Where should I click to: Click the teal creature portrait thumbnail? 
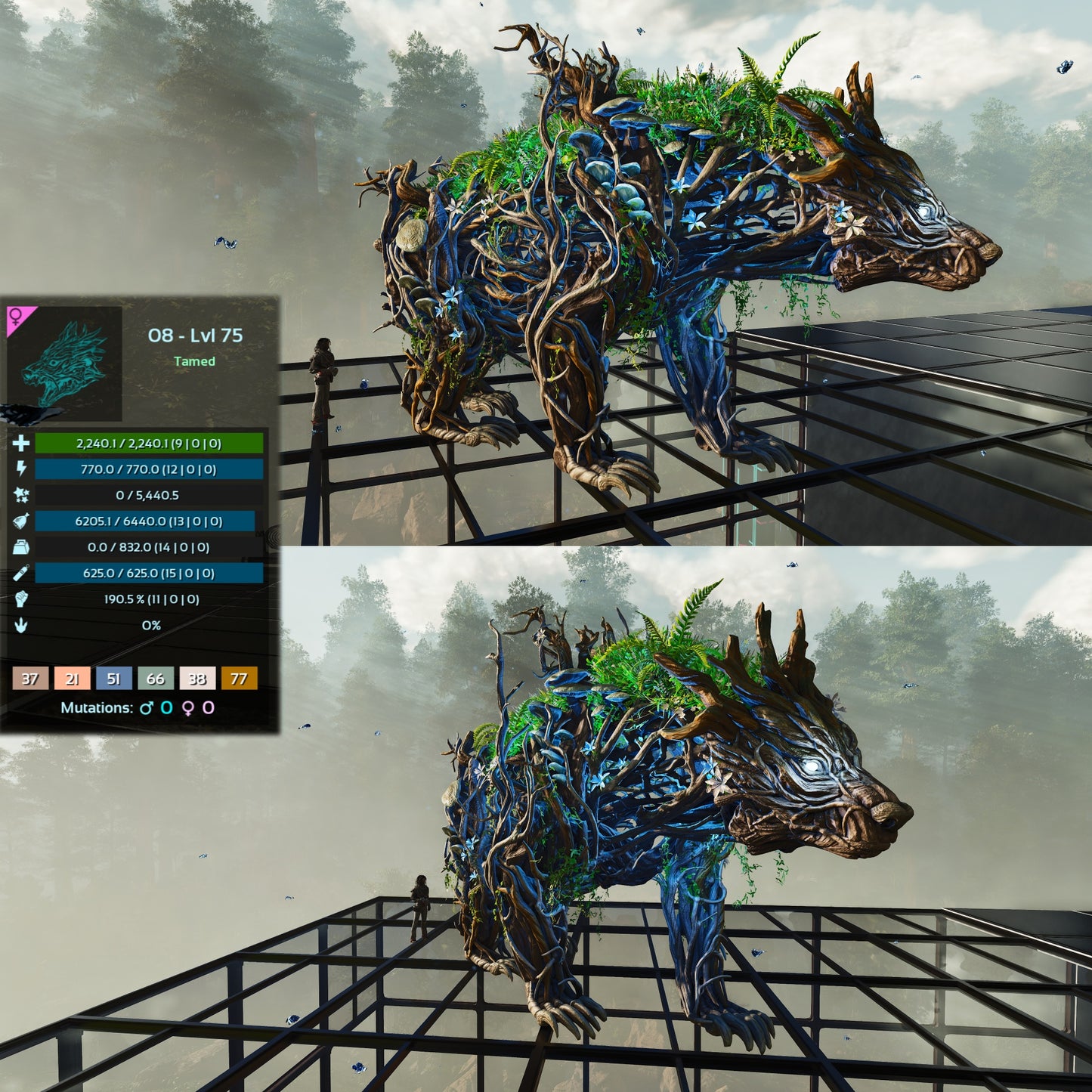tap(64, 363)
